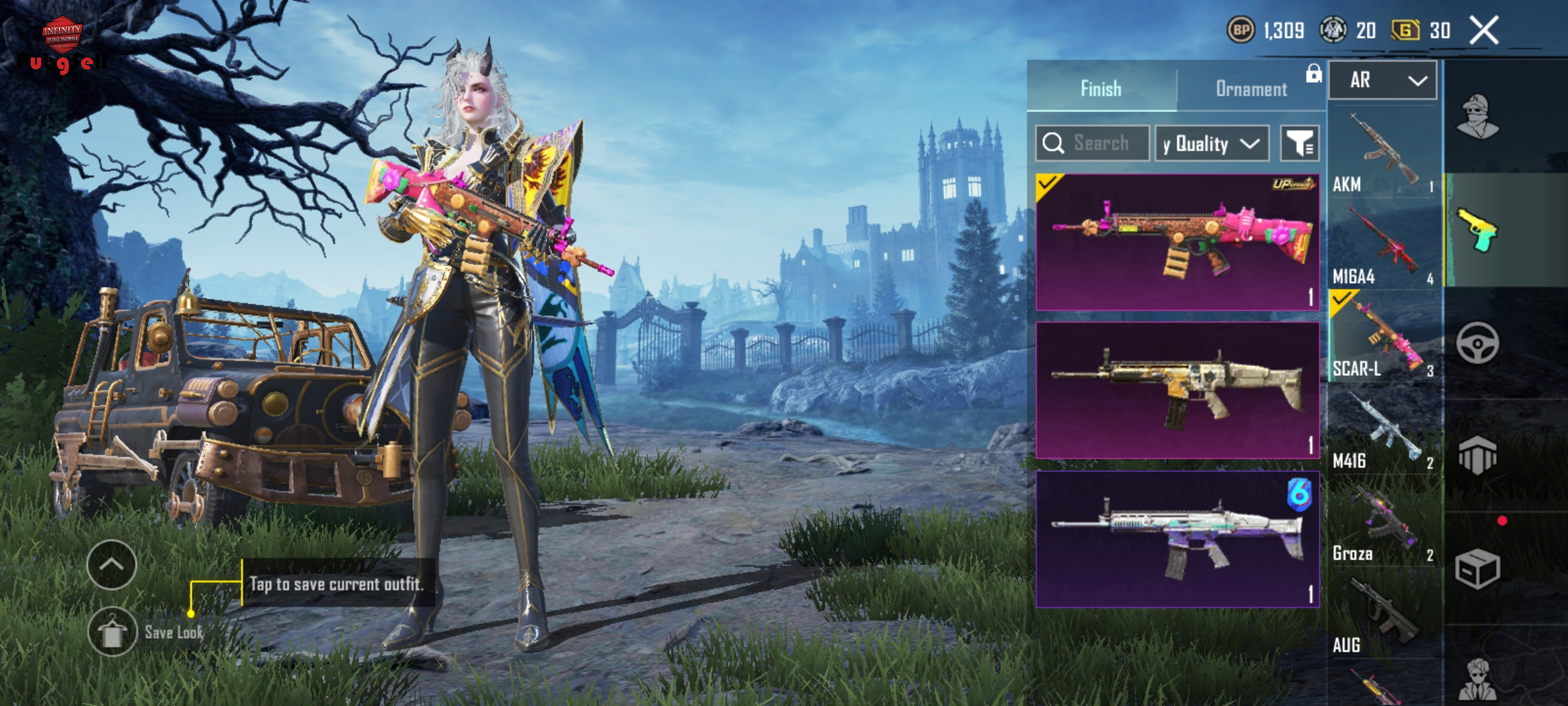
Task: Open the locked Ornament tab
Action: click(1252, 88)
